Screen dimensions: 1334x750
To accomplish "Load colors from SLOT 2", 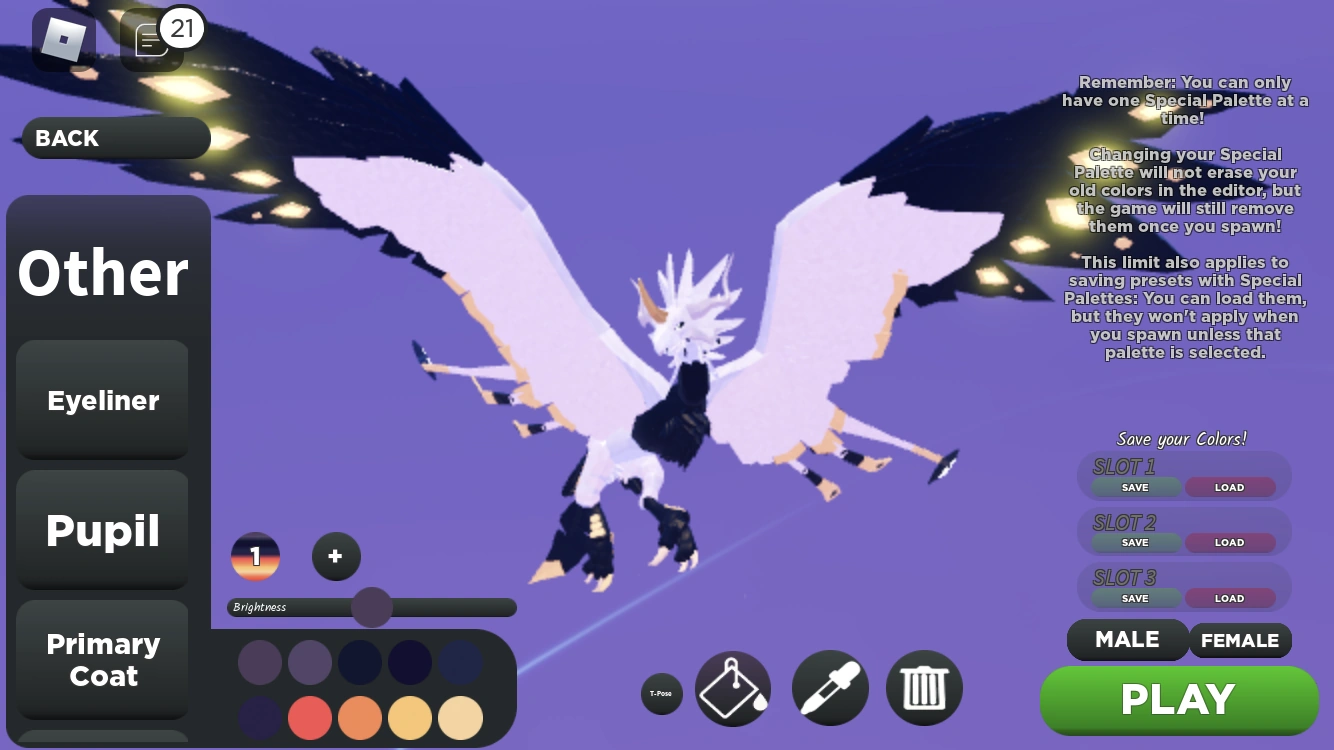I will click(1229, 542).
